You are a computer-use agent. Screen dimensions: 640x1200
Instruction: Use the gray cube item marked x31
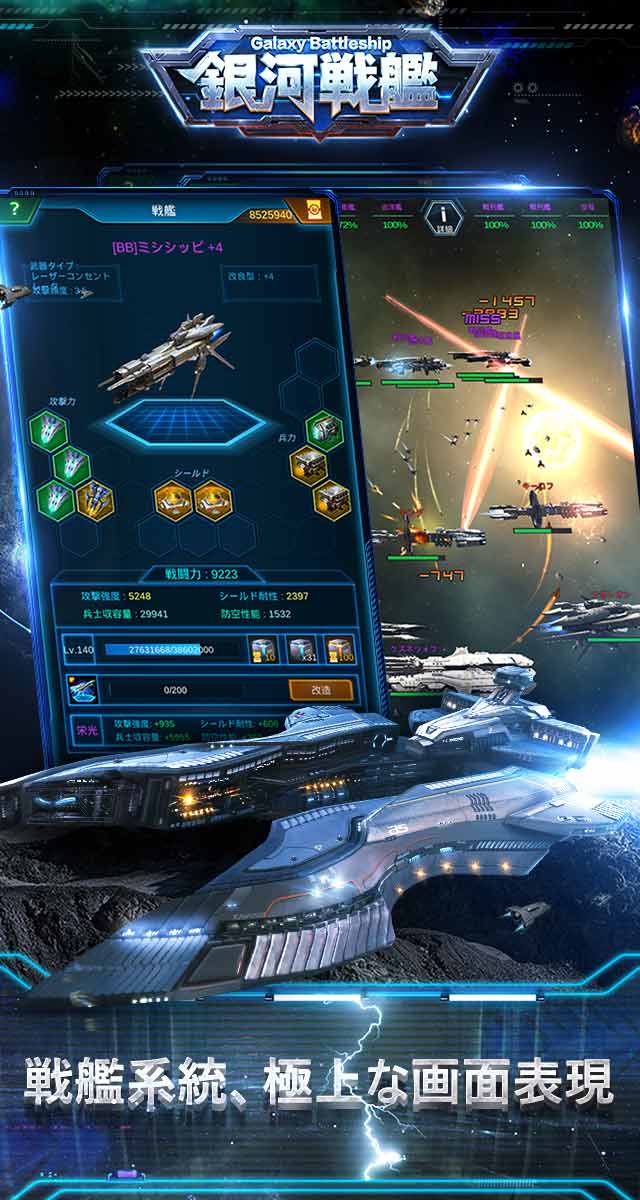[x=301, y=649]
